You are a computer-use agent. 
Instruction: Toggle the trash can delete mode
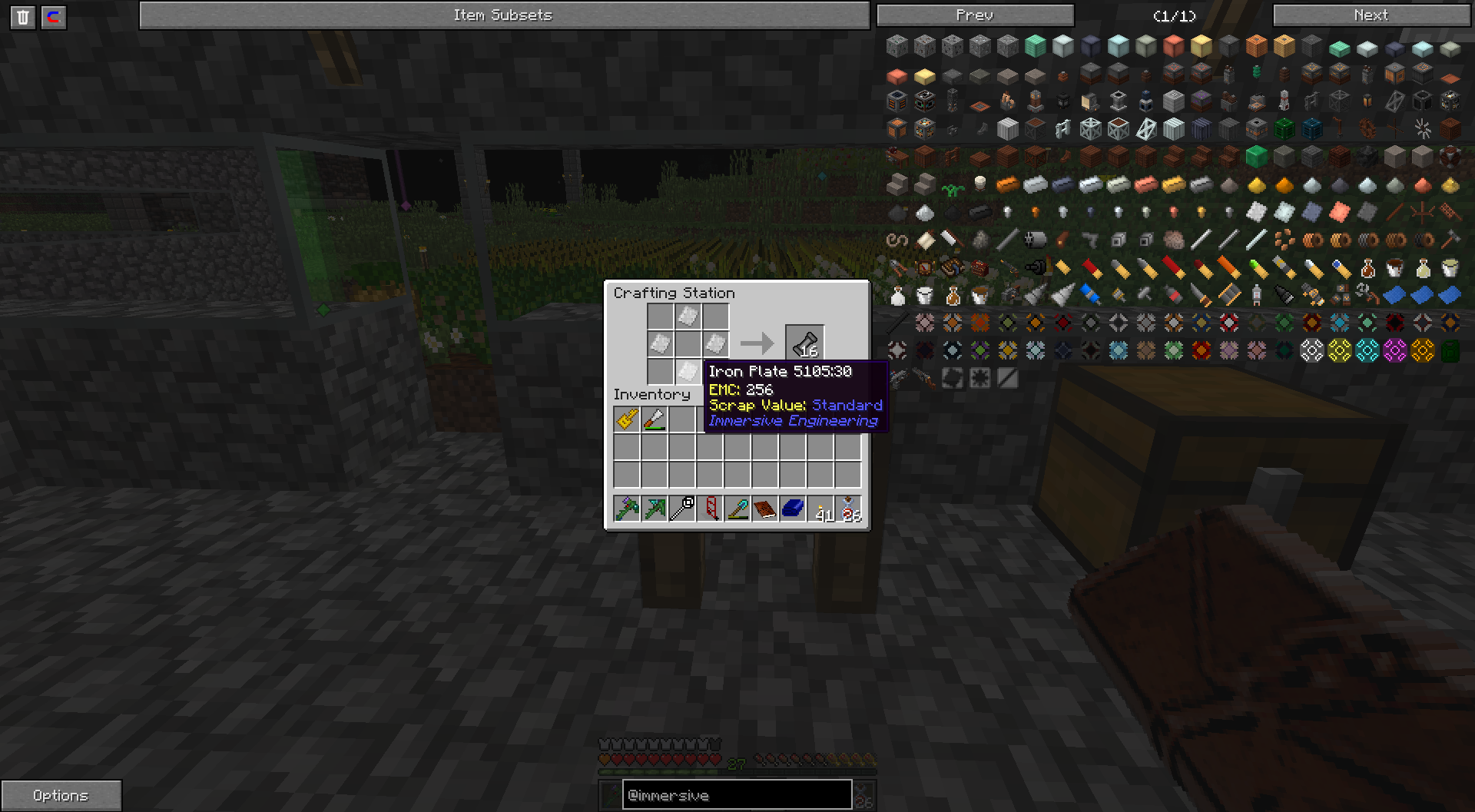pos(23,17)
